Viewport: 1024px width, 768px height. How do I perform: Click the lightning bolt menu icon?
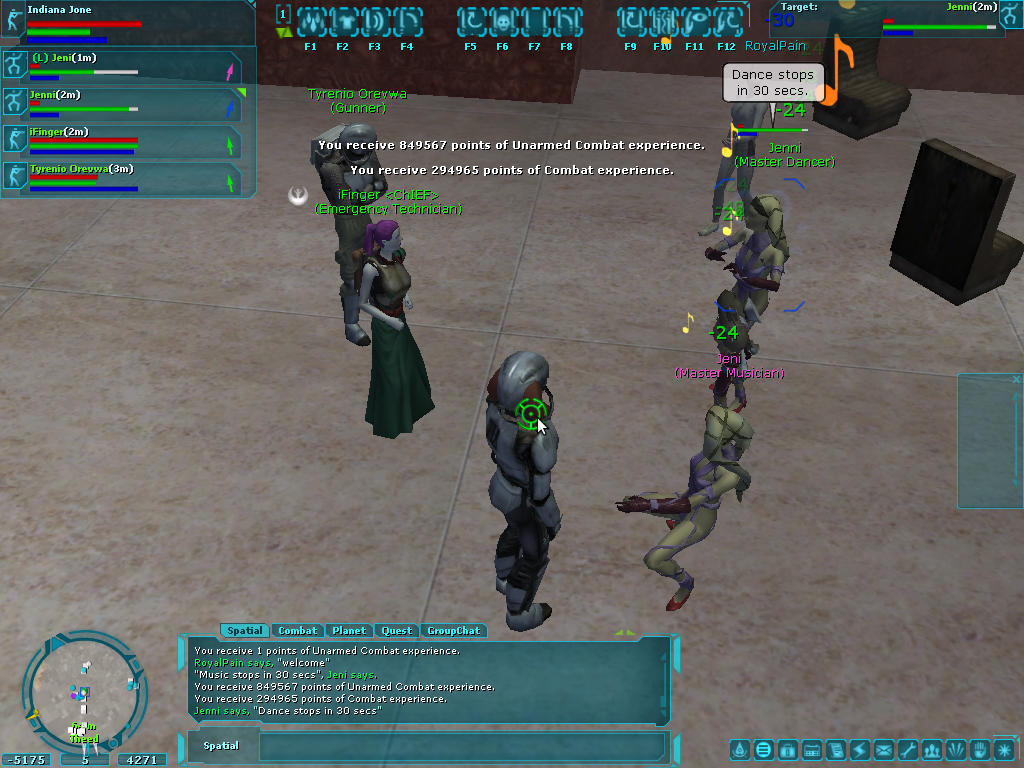860,749
